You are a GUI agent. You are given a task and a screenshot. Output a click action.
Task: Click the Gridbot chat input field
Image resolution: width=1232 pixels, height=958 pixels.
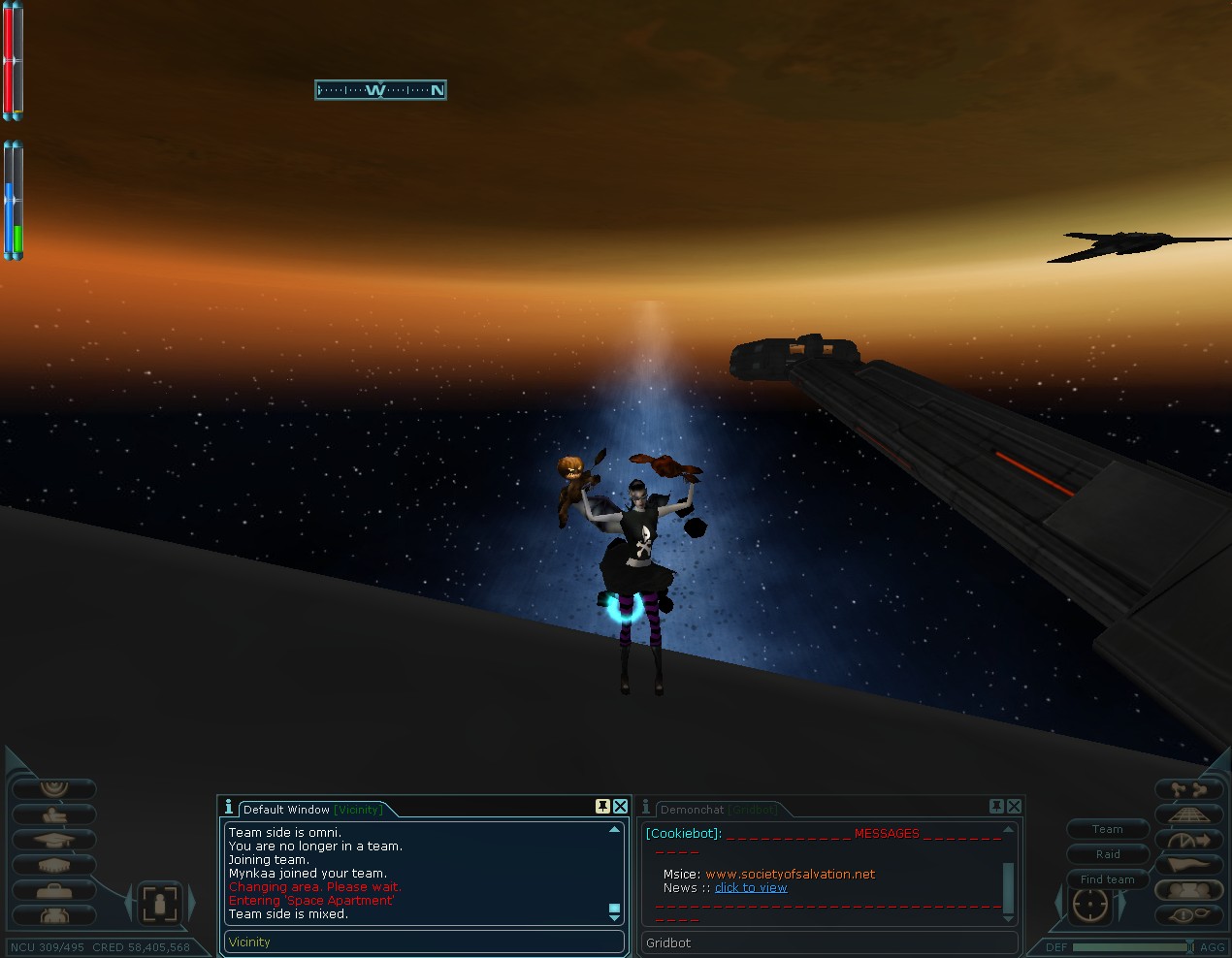(x=829, y=942)
